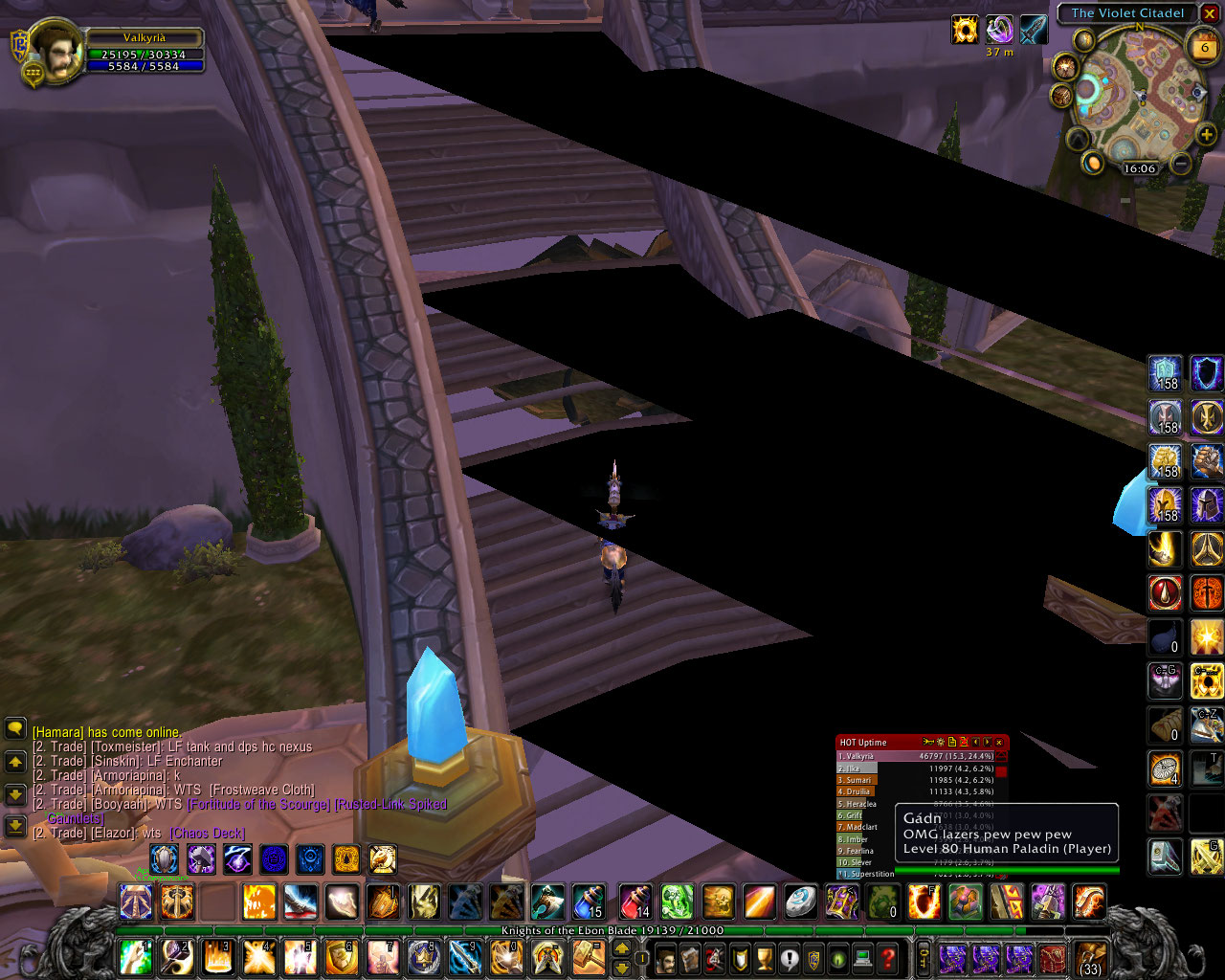The width and height of the screenshot is (1225, 980).
Task: Click the Valkyria player portrait
Action: pyautogui.click(x=55, y=51)
